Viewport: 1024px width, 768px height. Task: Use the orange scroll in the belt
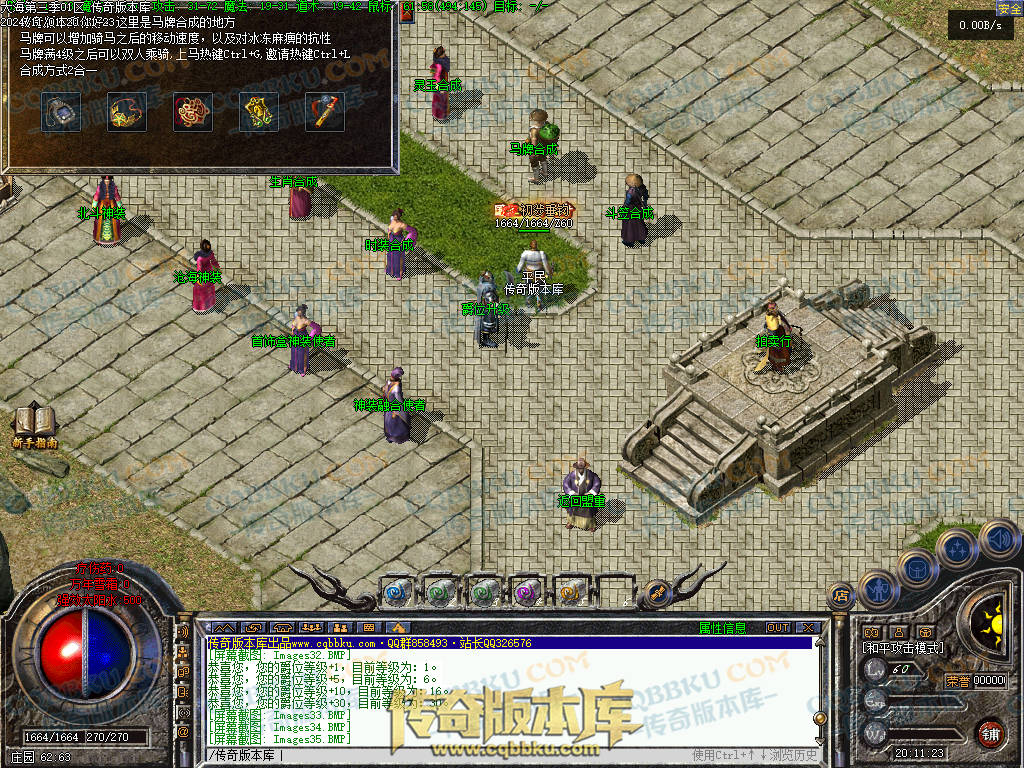pyautogui.click(x=571, y=592)
